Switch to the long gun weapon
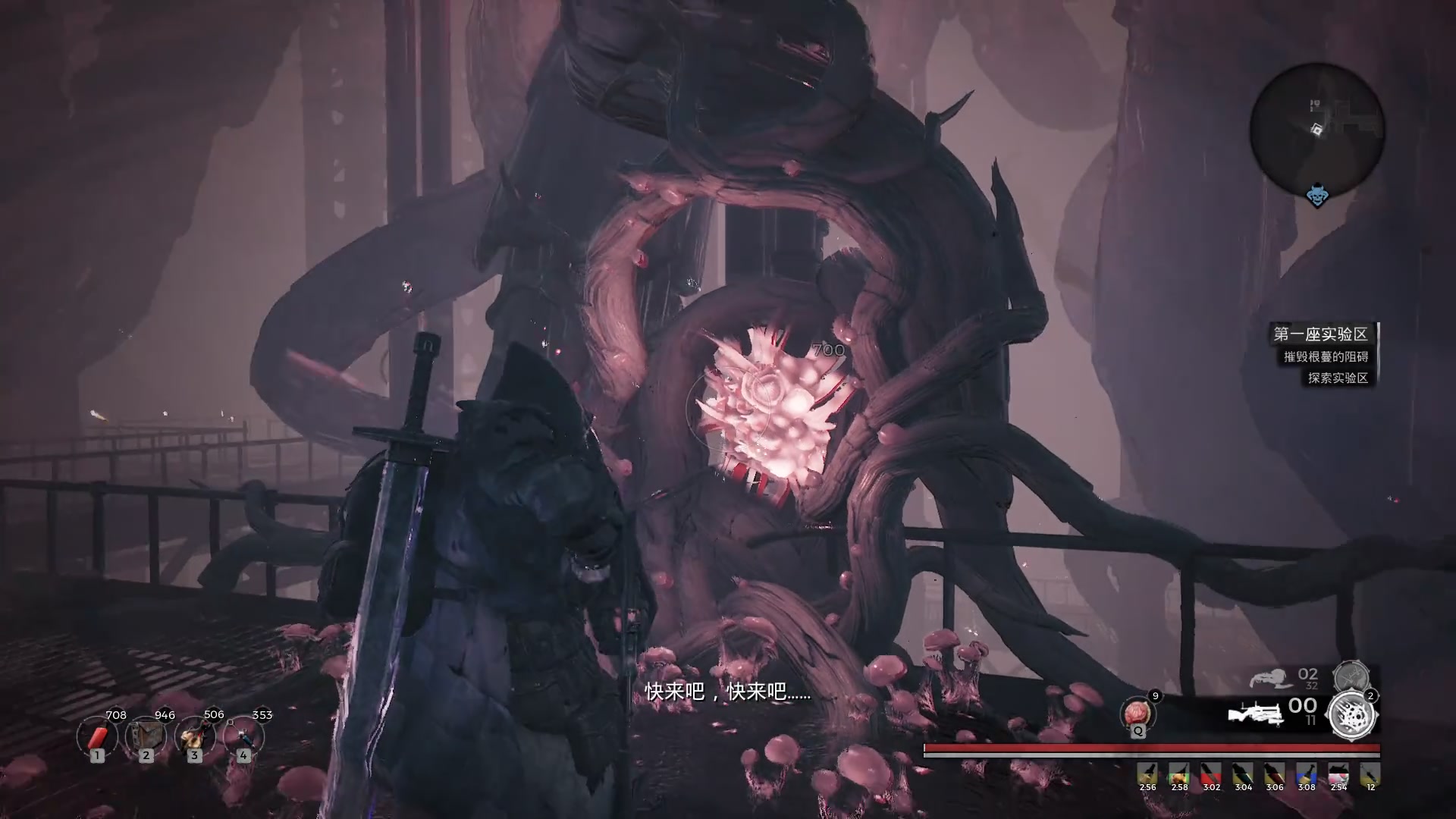 coord(1255,714)
